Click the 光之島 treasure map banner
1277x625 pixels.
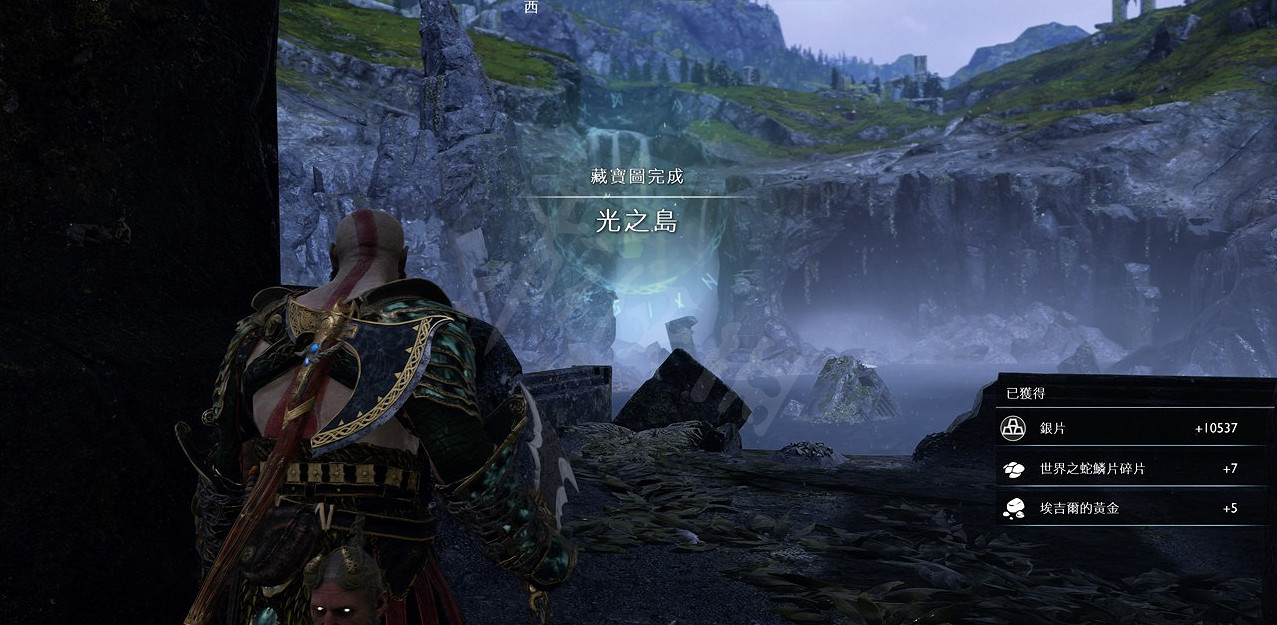click(x=637, y=222)
